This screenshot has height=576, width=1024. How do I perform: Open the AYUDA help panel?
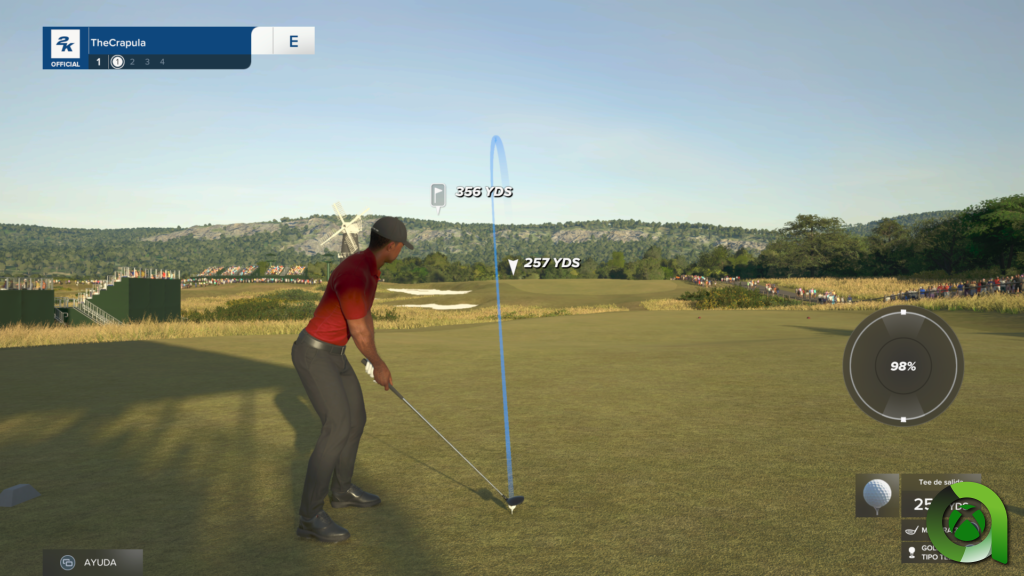(92, 562)
